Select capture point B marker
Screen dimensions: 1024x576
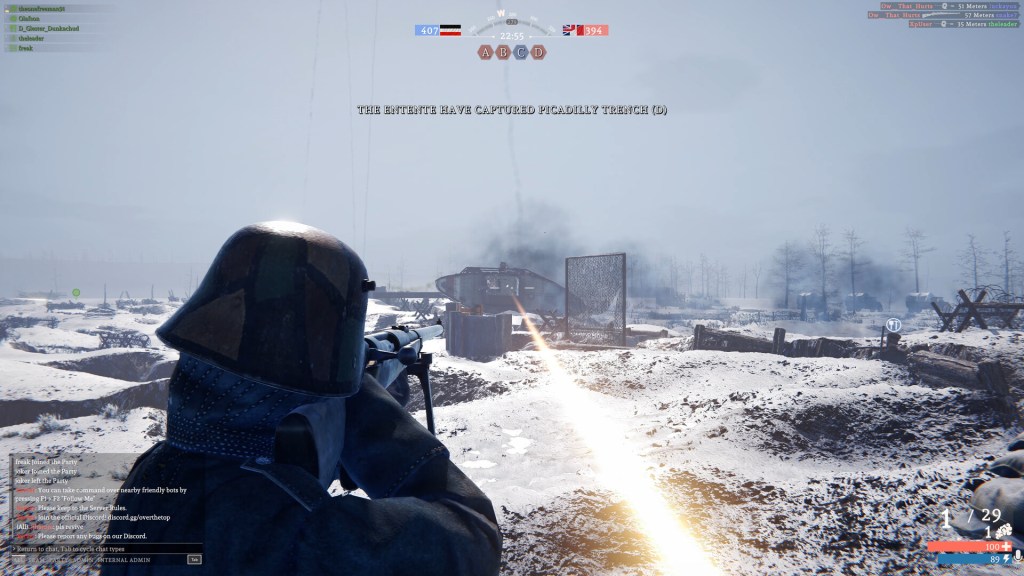(x=503, y=52)
